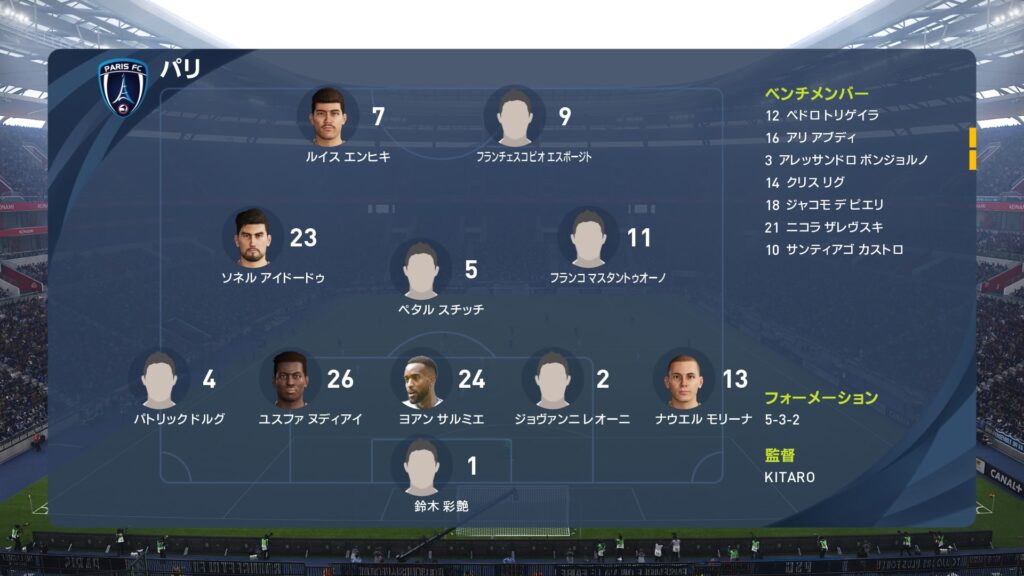Select midfielder ソネル アイドードゥ number 23
Image resolution: width=1024 pixels, height=576 pixels.
click(x=253, y=238)
